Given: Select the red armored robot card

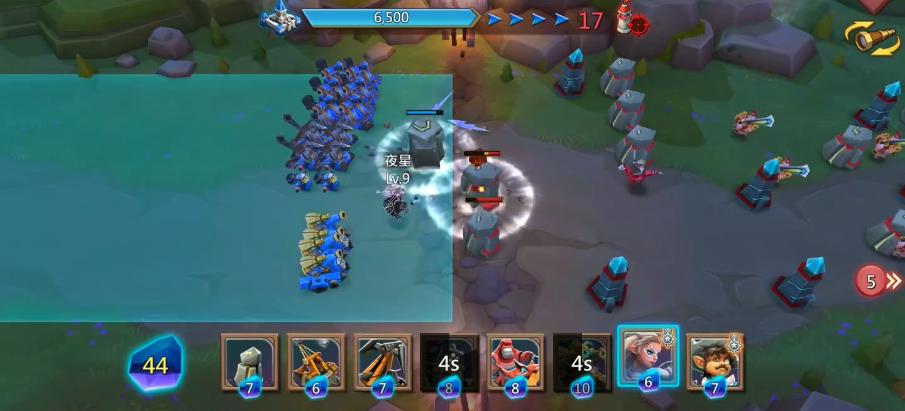Looking at the screenshot, I should (x=516, y=361).
